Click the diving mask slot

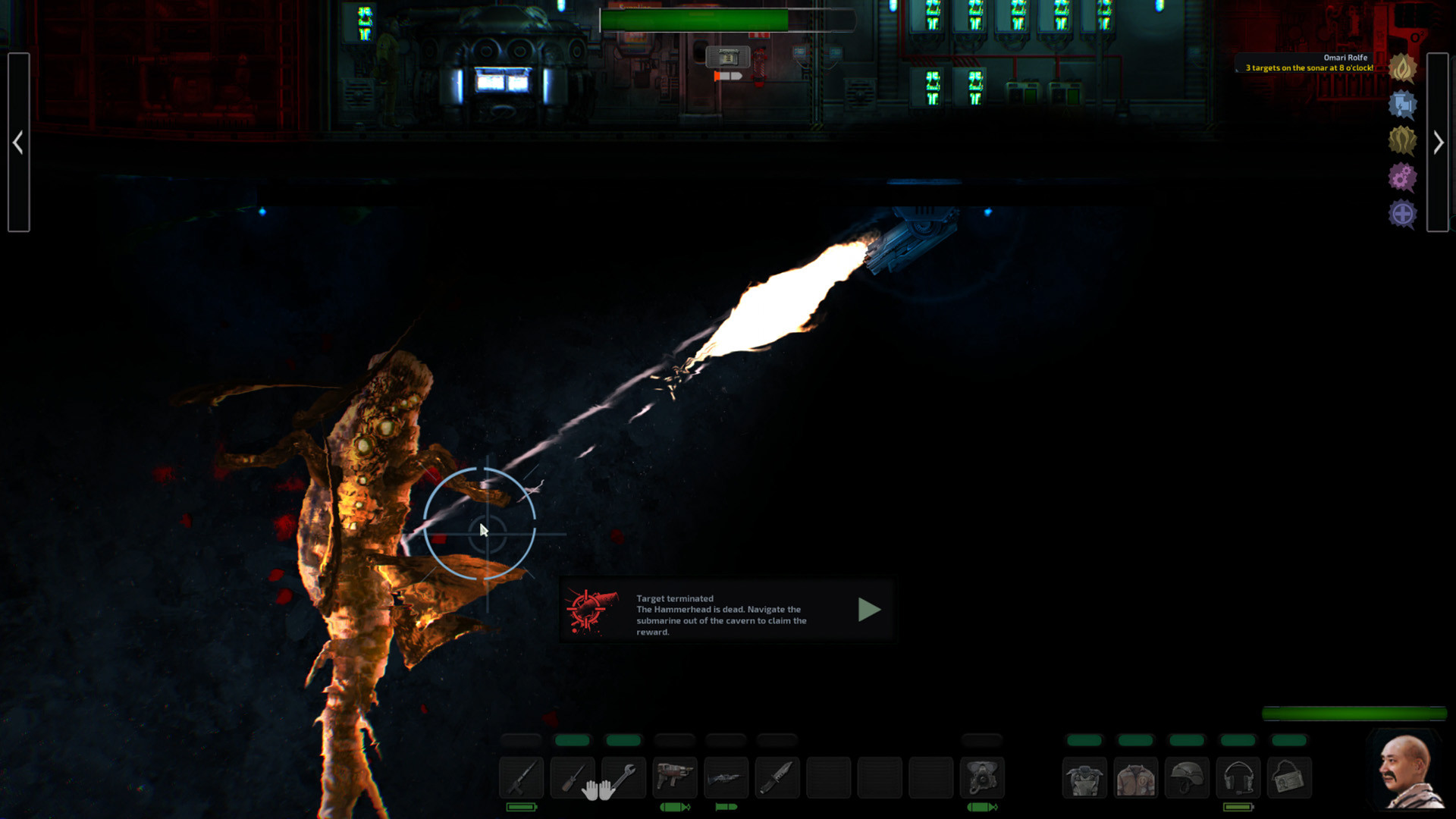coord(982,777)
